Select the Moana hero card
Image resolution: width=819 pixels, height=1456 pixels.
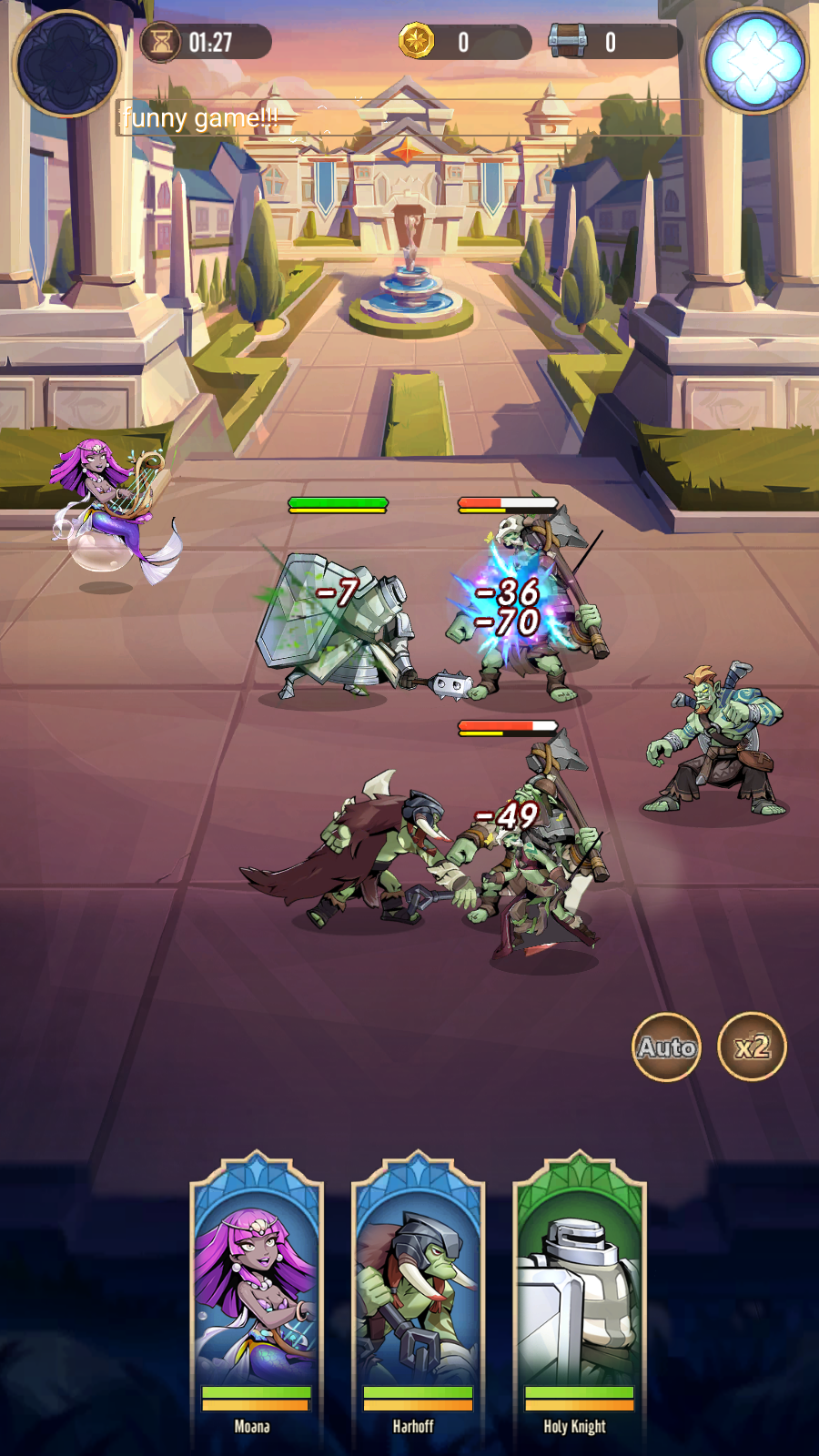(256, 1292)
